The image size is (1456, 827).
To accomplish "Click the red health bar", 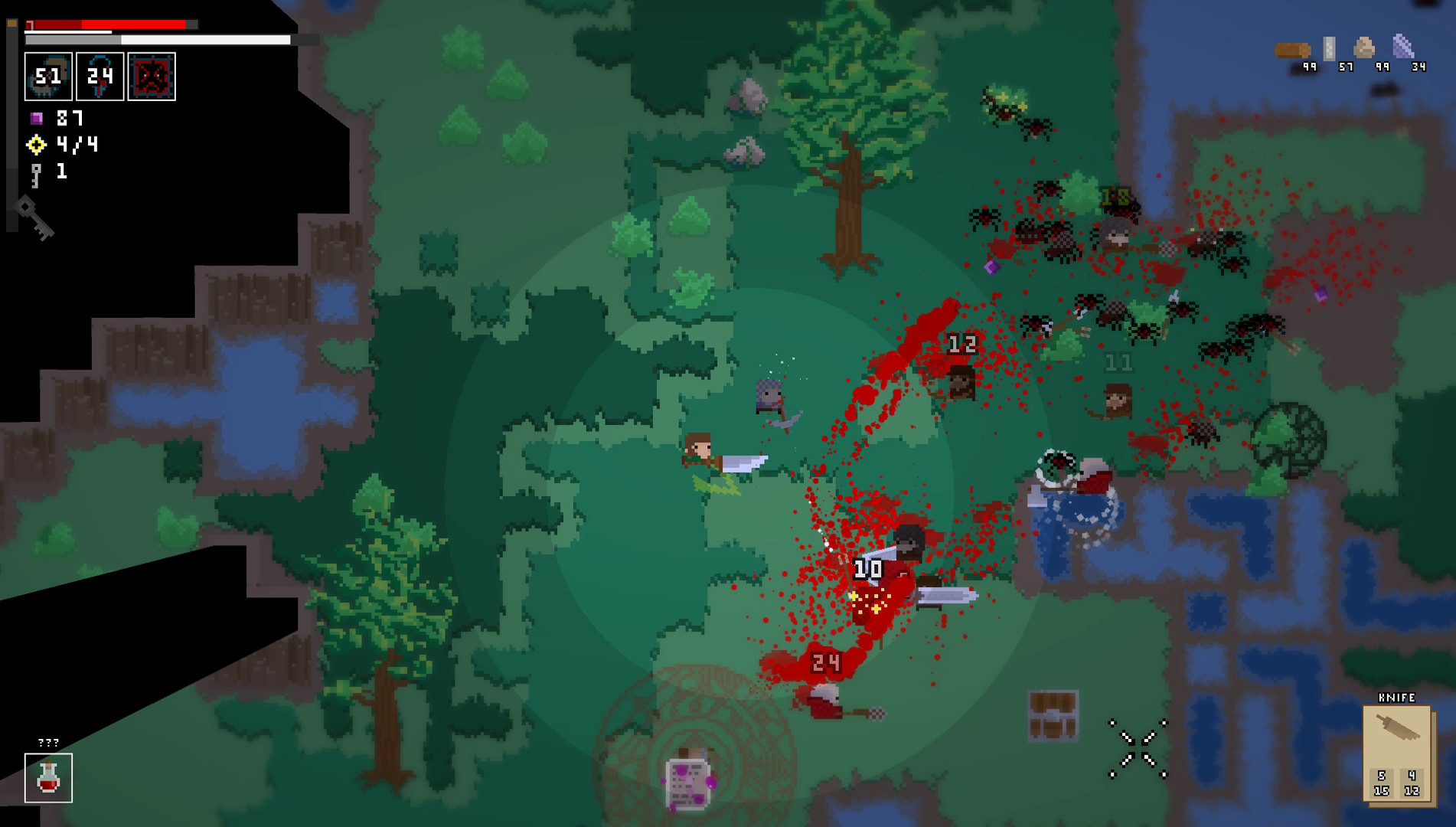I will pyautogui.click(x=107, y=25).
